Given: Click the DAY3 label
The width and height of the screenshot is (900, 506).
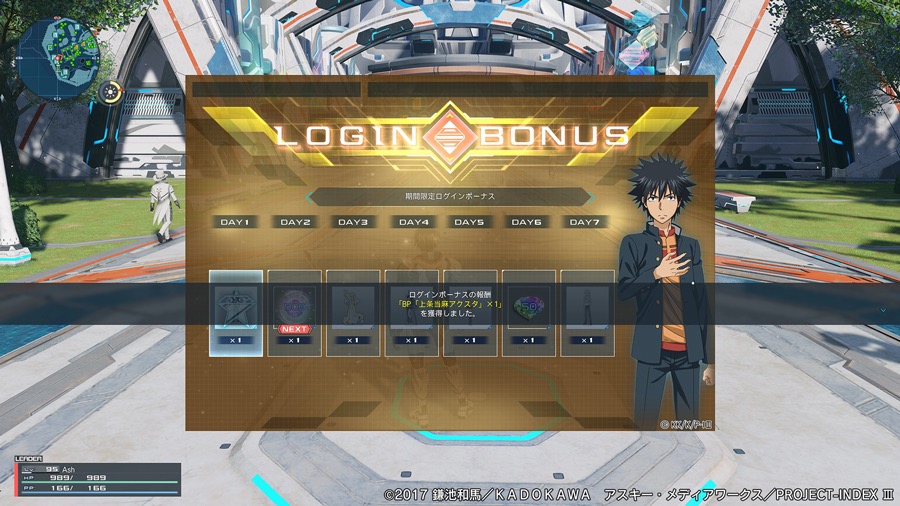Looking at the screenshot, I should [353, 222].
